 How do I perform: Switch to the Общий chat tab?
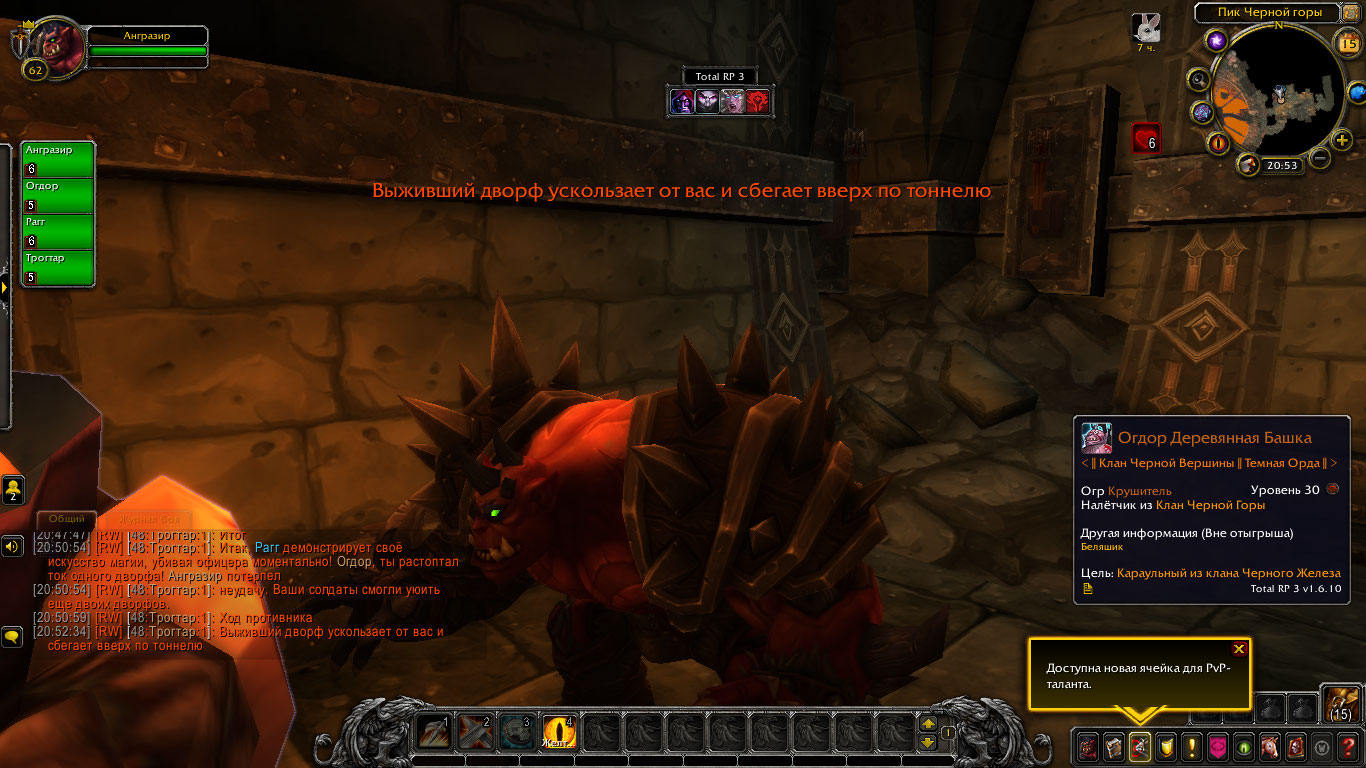tap(67, 519)
